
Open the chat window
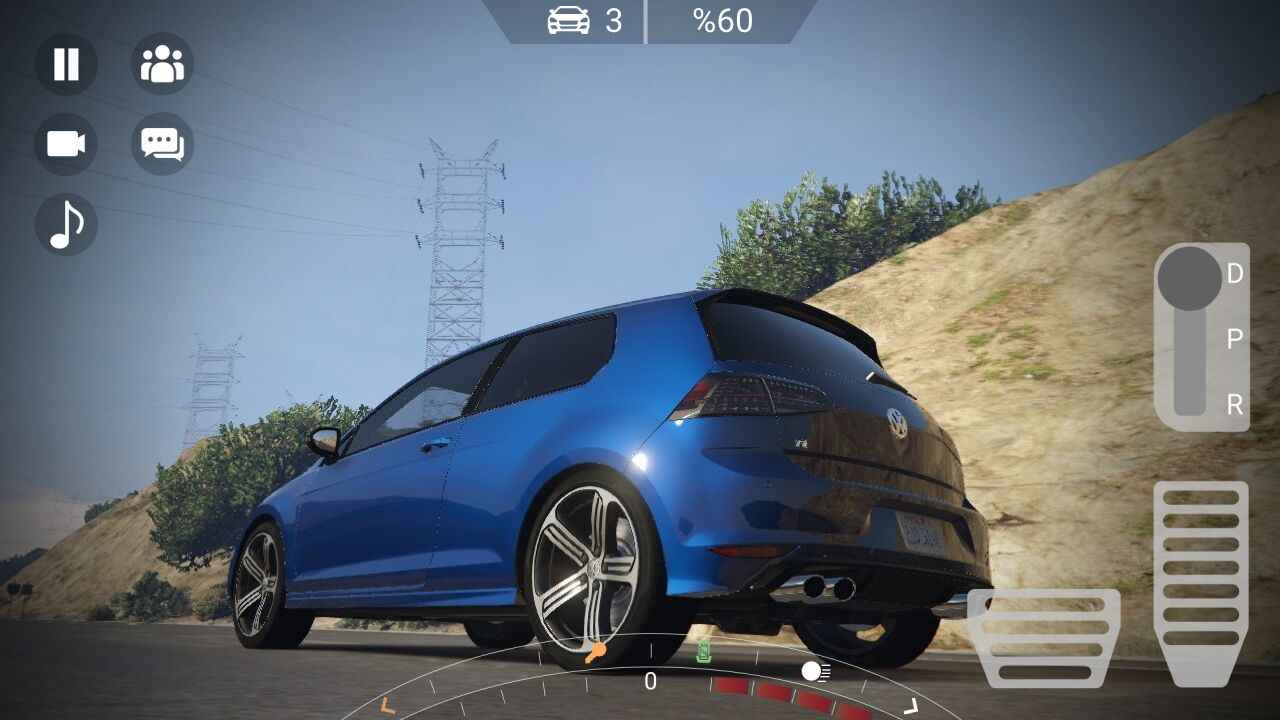coord(161,145)
